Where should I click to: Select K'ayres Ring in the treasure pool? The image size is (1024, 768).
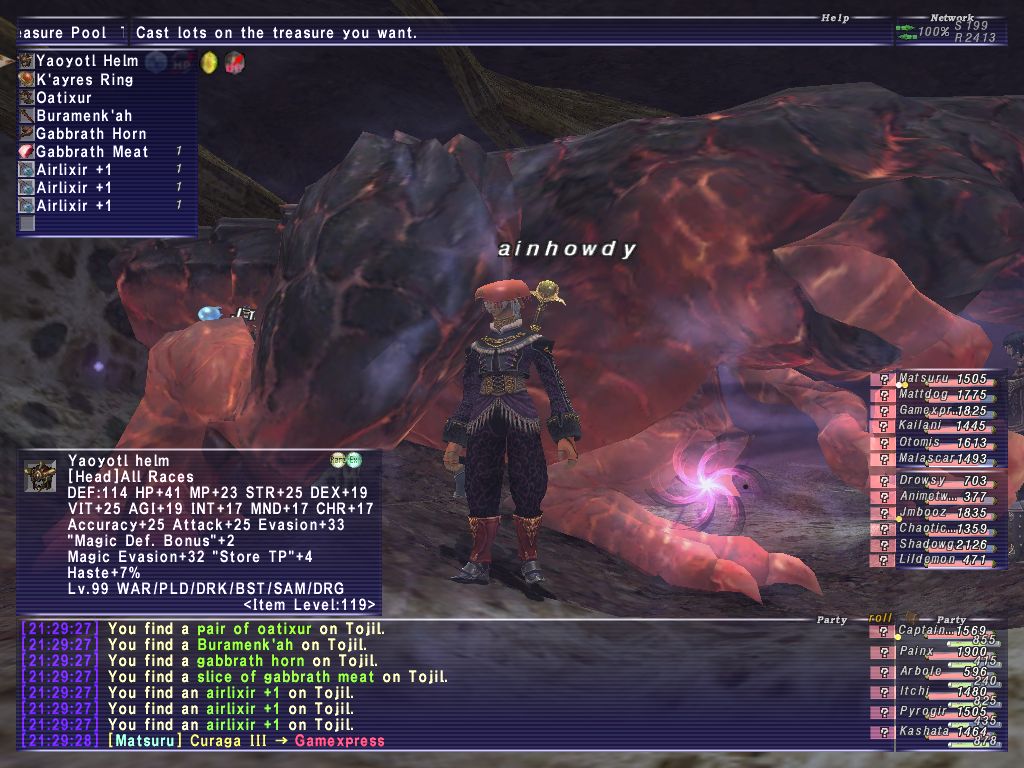85,80
